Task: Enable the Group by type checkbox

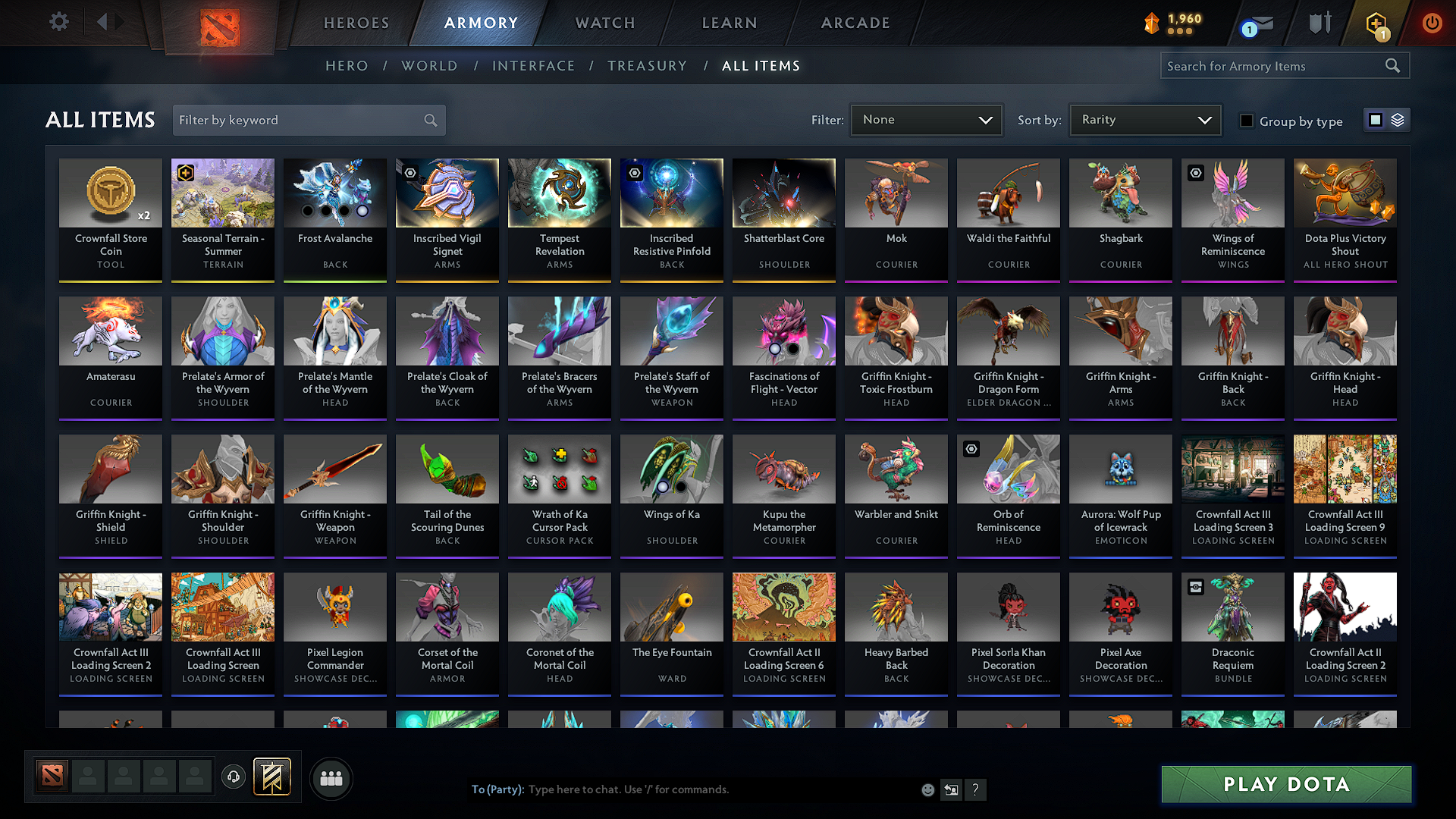Action: pos(1247,121)
